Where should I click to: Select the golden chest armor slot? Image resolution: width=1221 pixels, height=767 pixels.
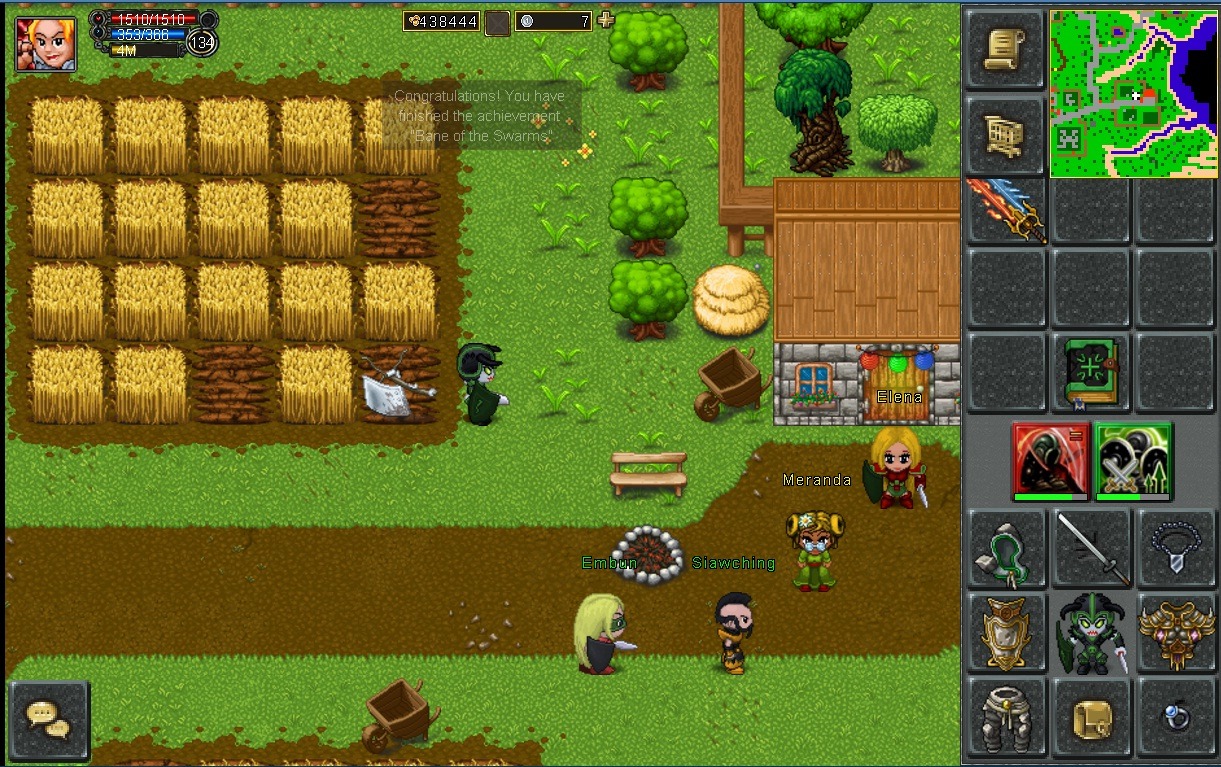(x=1006, y=632)
